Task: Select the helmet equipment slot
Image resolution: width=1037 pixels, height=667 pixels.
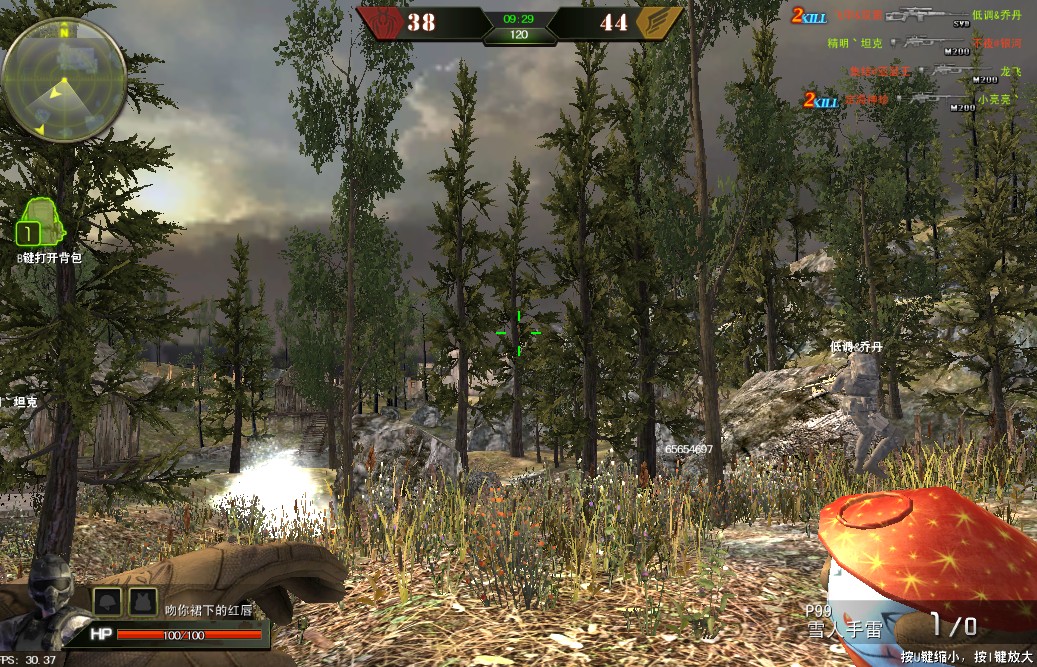Action: click(107, 601)
